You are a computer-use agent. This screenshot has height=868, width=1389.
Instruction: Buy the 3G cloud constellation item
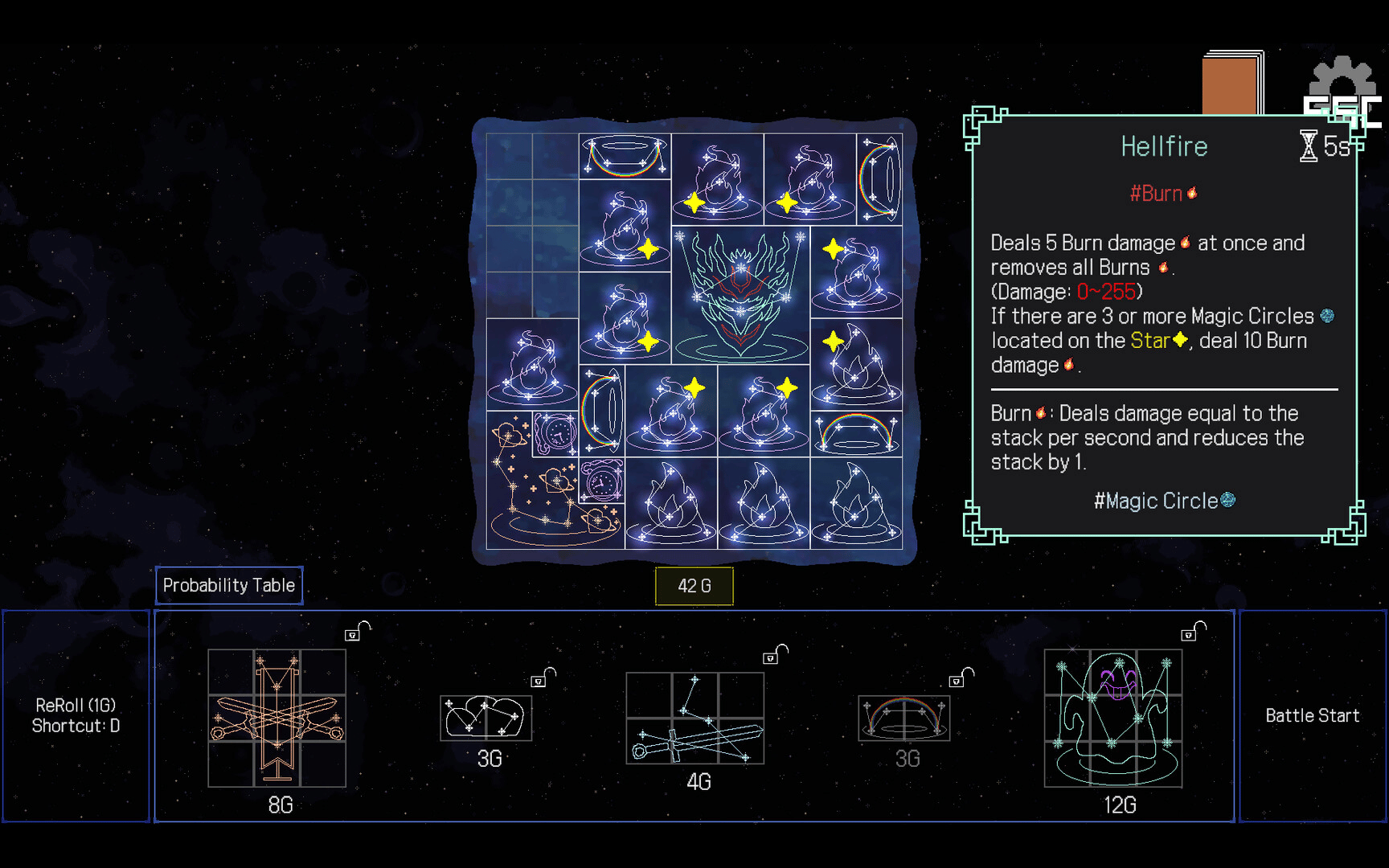point(486,718)
